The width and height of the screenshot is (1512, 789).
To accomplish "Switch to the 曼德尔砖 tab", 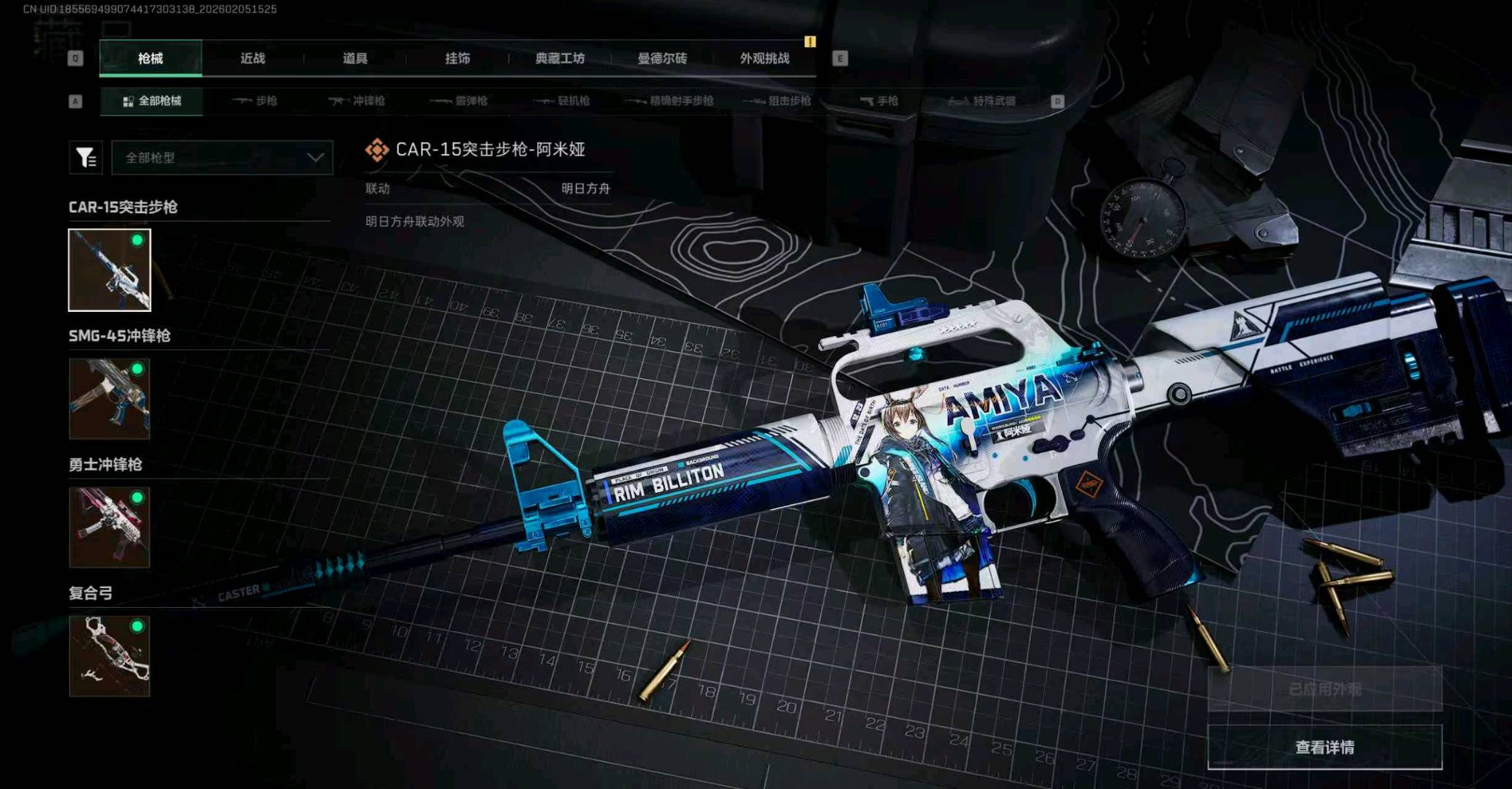I will 662,58.
